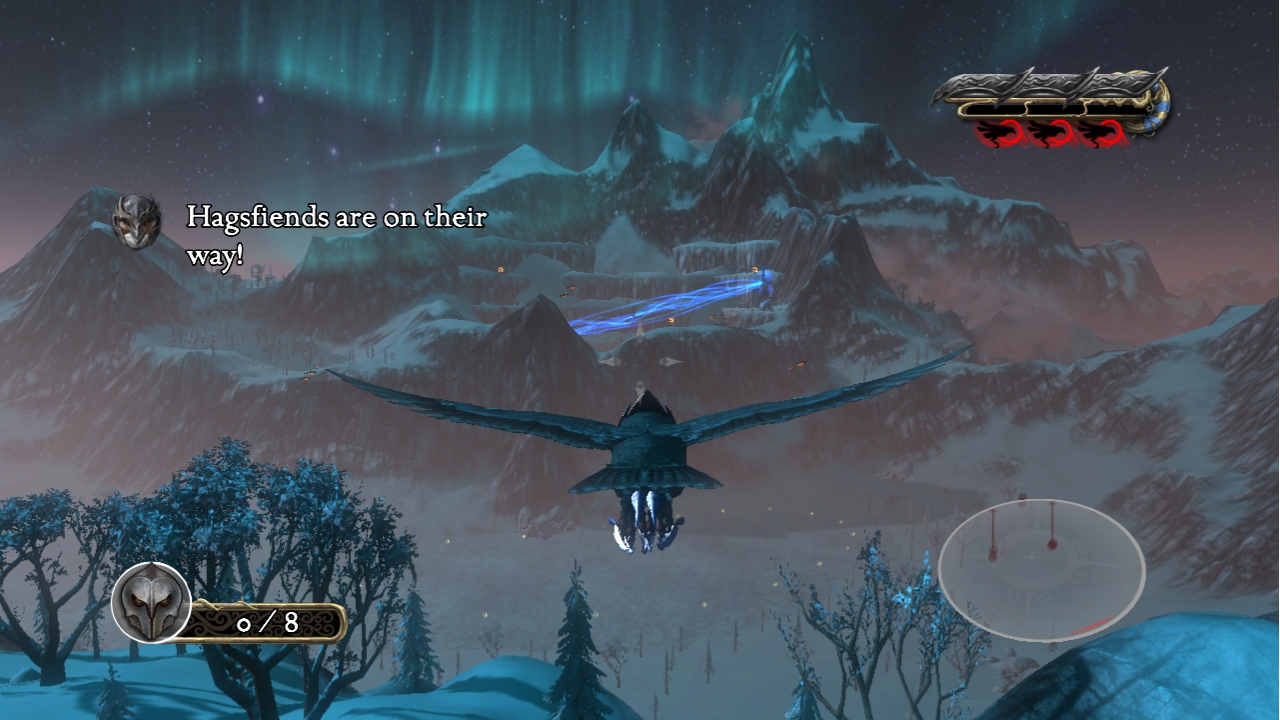The width and height of the screenshot is (1280, 720).
Task: Click the speaker's helmet portrait beside the dialogue
Action: coord(136,221)
